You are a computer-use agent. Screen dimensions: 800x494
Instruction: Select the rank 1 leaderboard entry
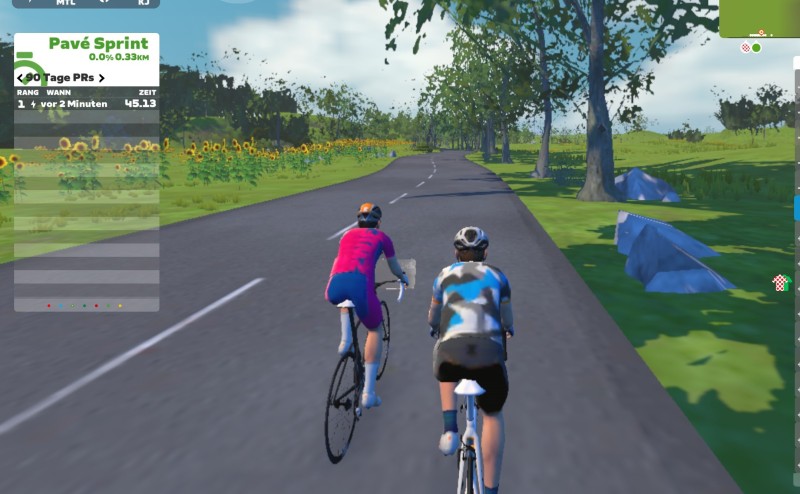pos(86,103)
